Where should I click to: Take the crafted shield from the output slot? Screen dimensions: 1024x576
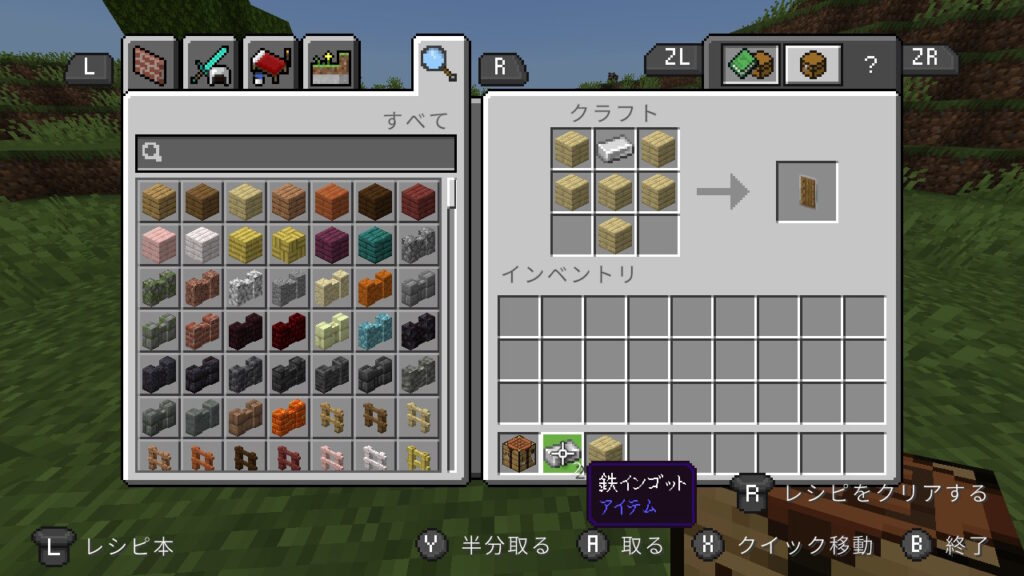pos(807,191)
